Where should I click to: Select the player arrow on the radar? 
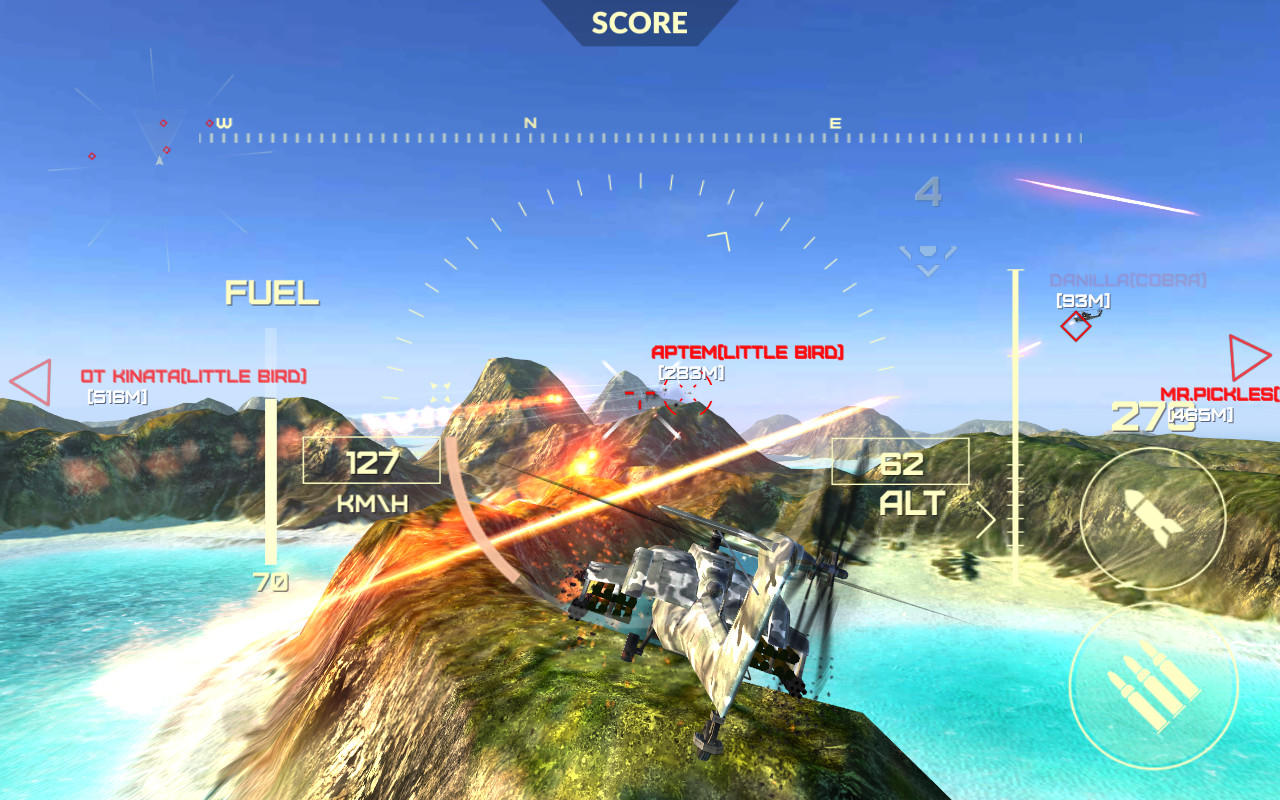coord(158,160)
